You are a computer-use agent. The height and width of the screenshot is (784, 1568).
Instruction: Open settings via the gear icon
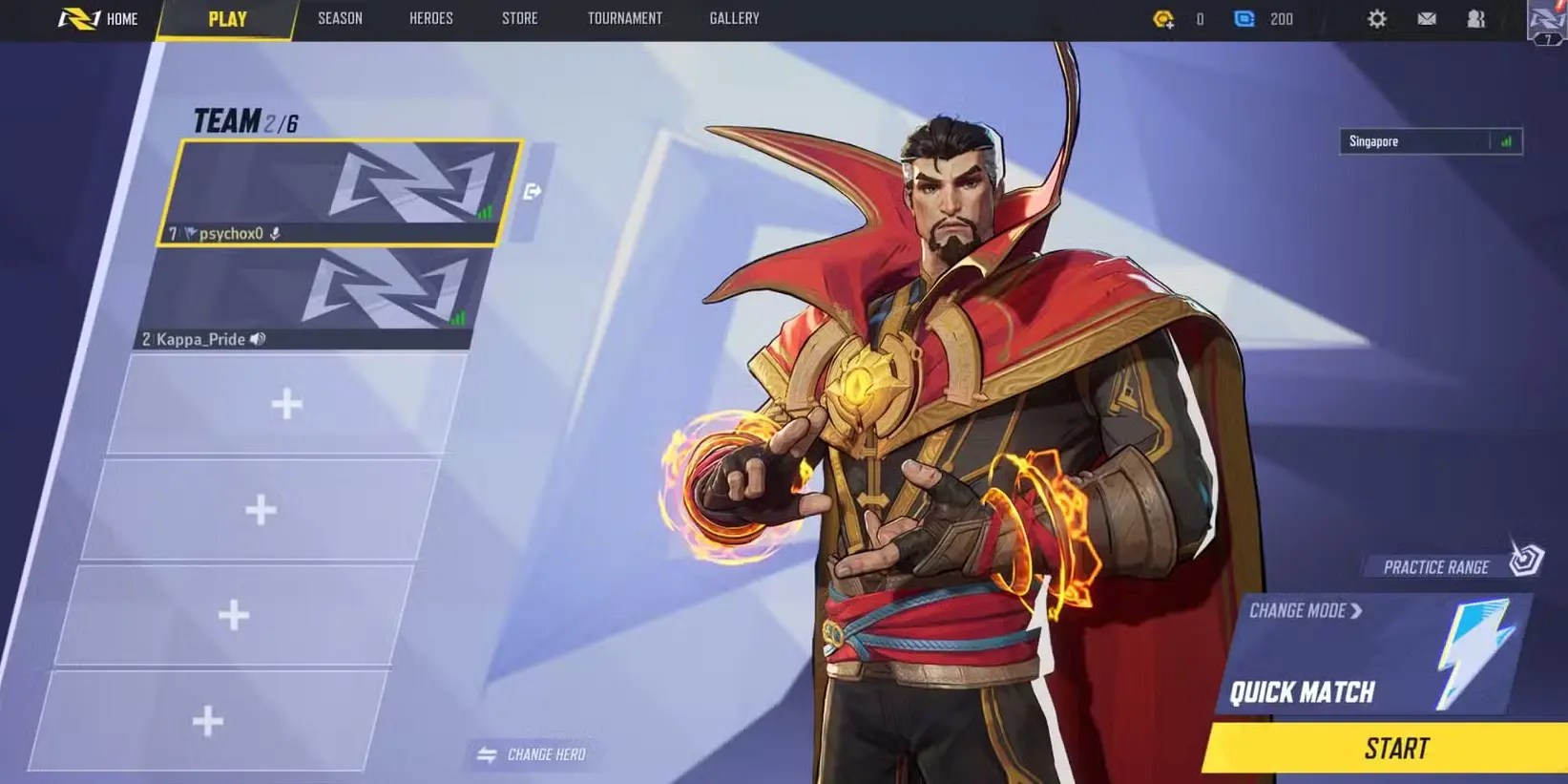[1376, 19]
